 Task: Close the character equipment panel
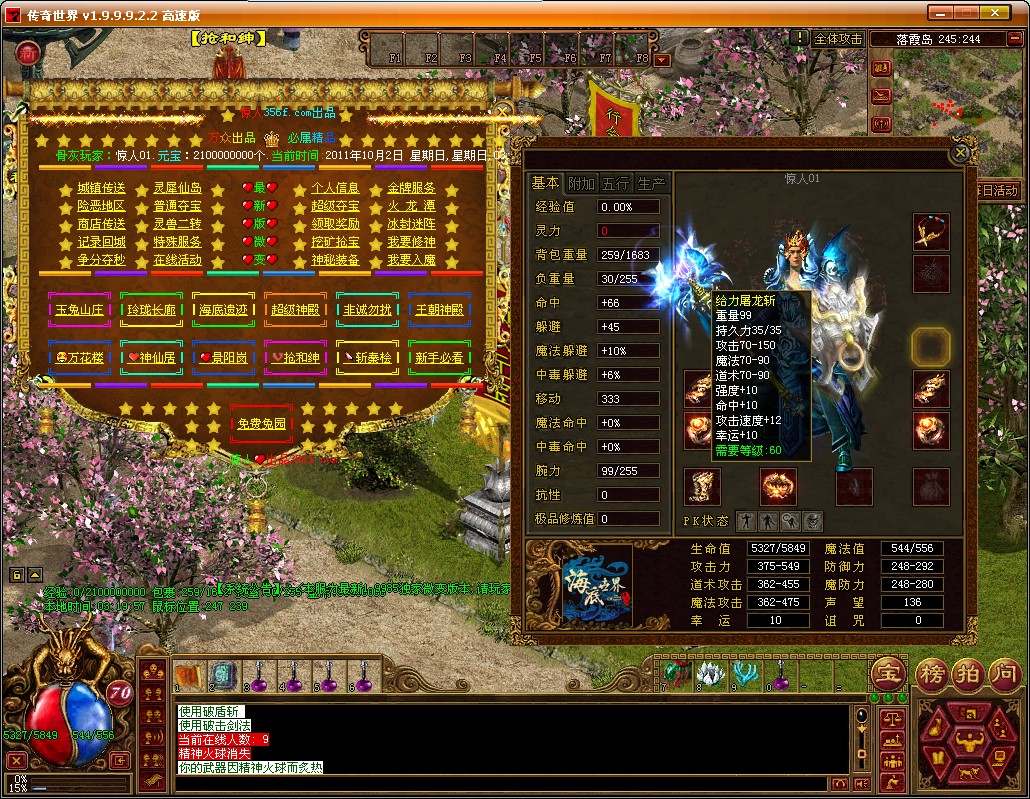(960, 153)
